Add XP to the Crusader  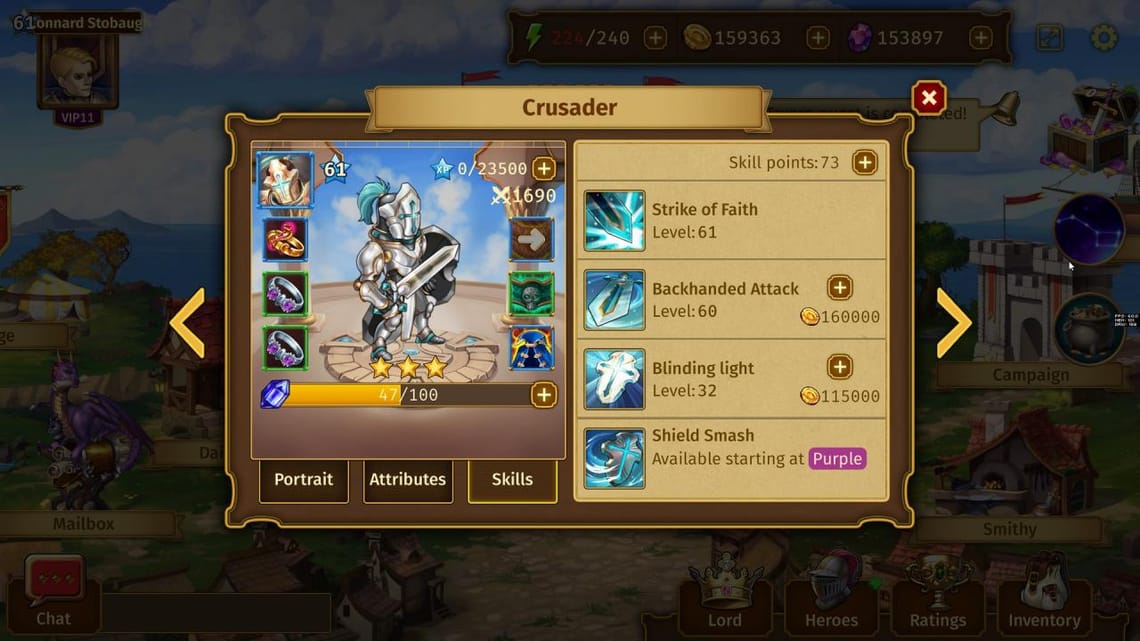543,168
